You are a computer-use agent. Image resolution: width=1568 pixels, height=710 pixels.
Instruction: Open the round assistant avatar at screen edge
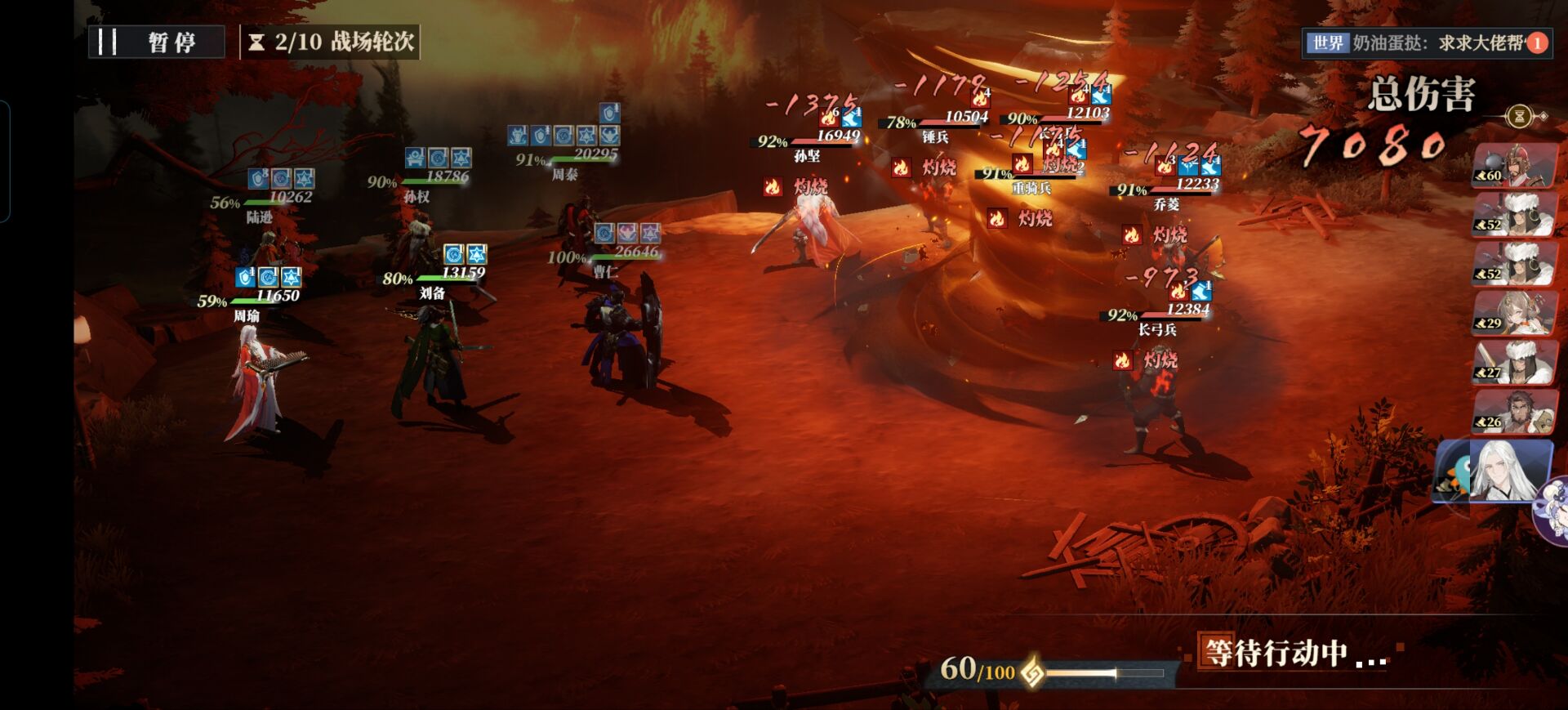1553,510
